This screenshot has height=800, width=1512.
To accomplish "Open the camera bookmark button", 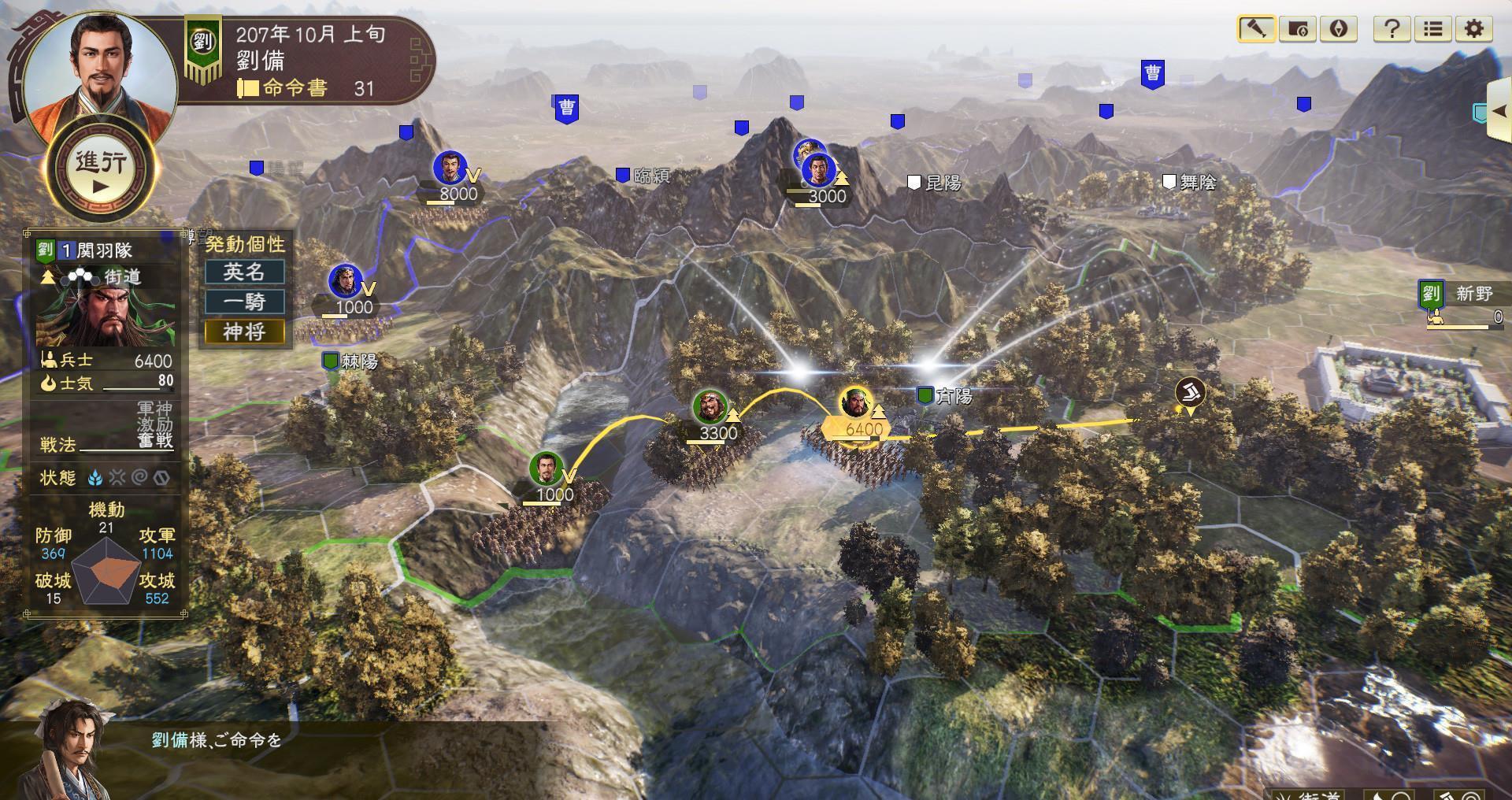I will (x=1297, y=29).
